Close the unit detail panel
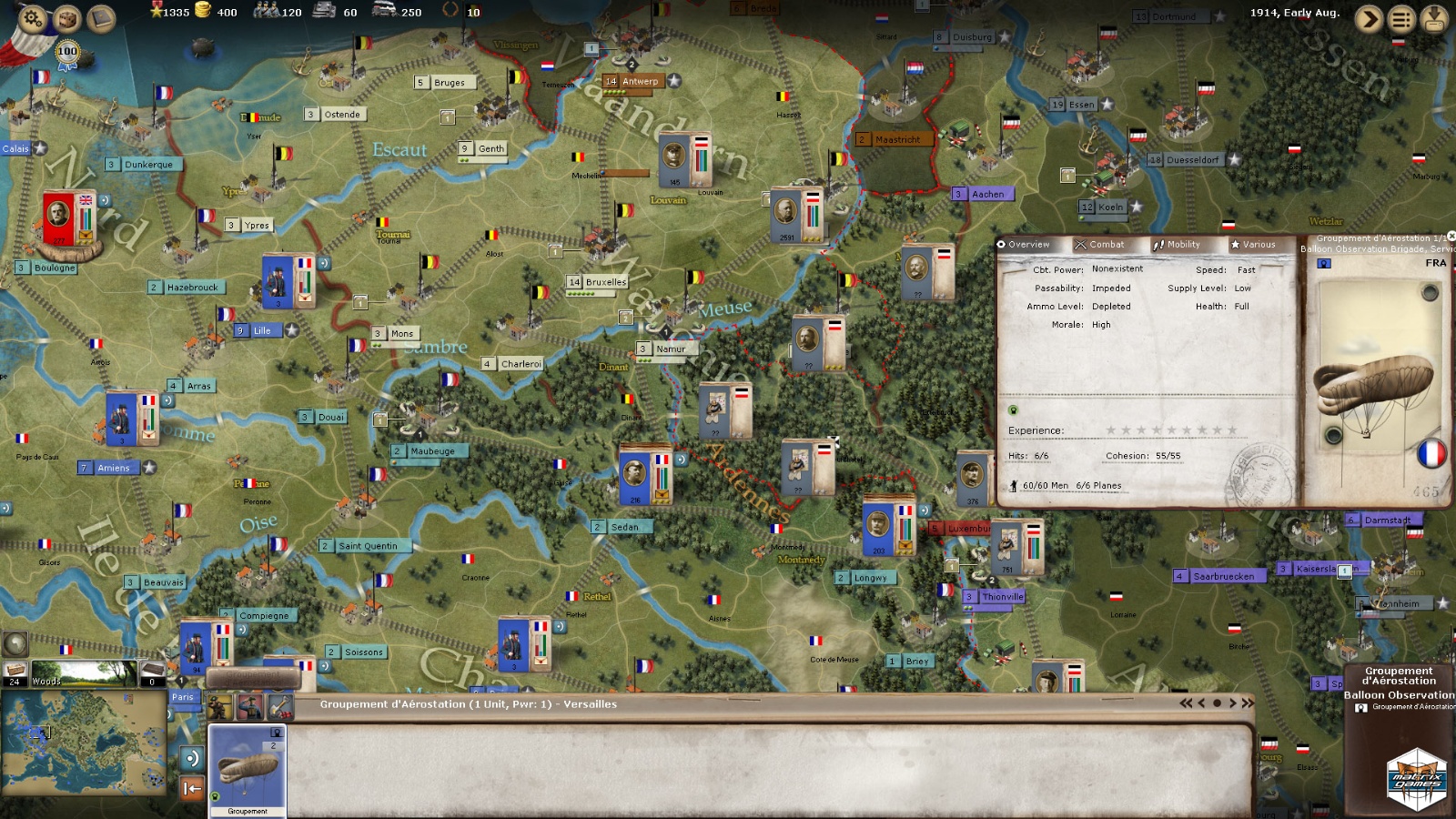Image resolution: width=1456 pixels, height=819 pixels. point(1451,237)
